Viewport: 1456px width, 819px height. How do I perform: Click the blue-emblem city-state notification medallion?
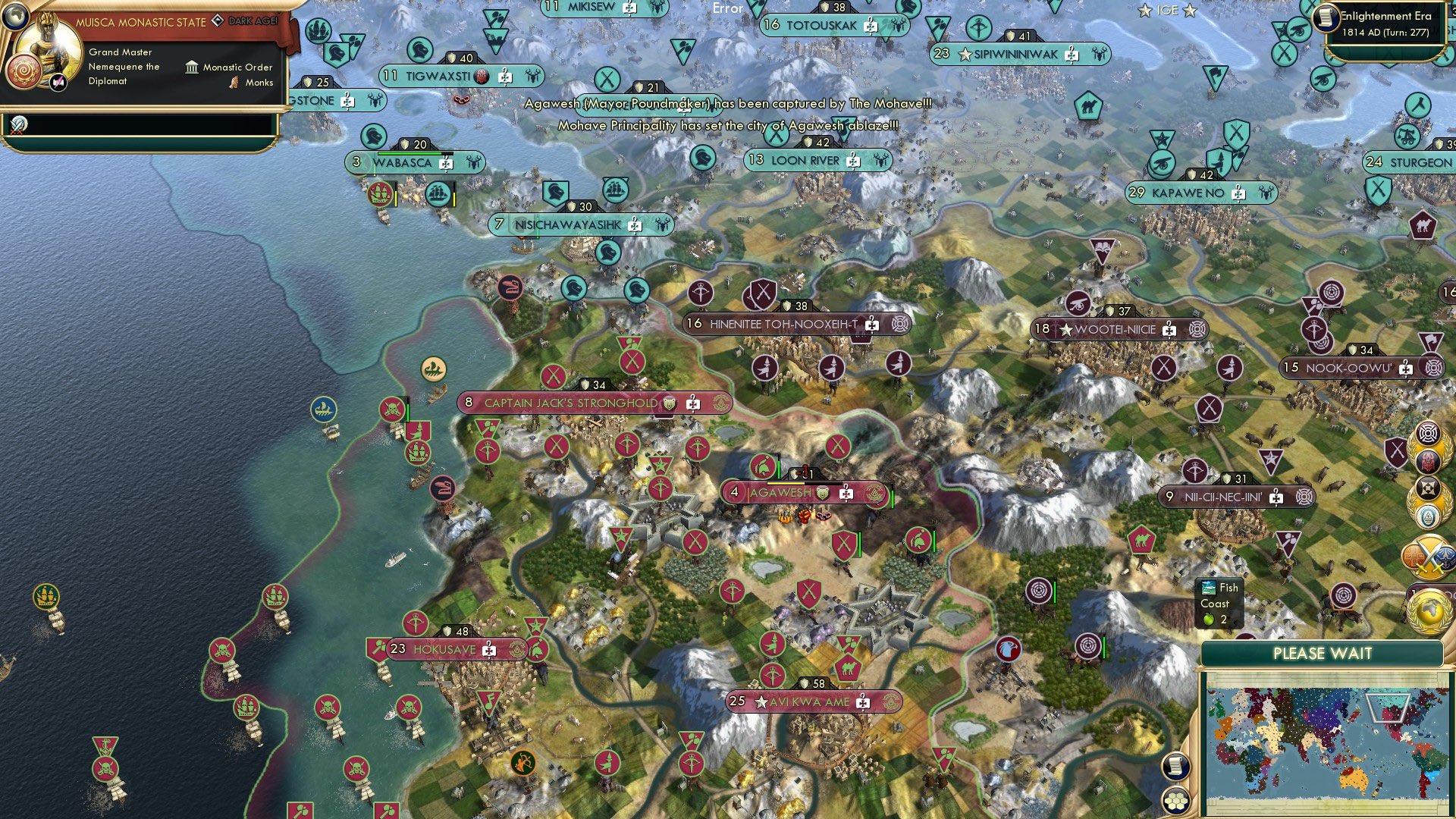click(x=1428, y=516)
